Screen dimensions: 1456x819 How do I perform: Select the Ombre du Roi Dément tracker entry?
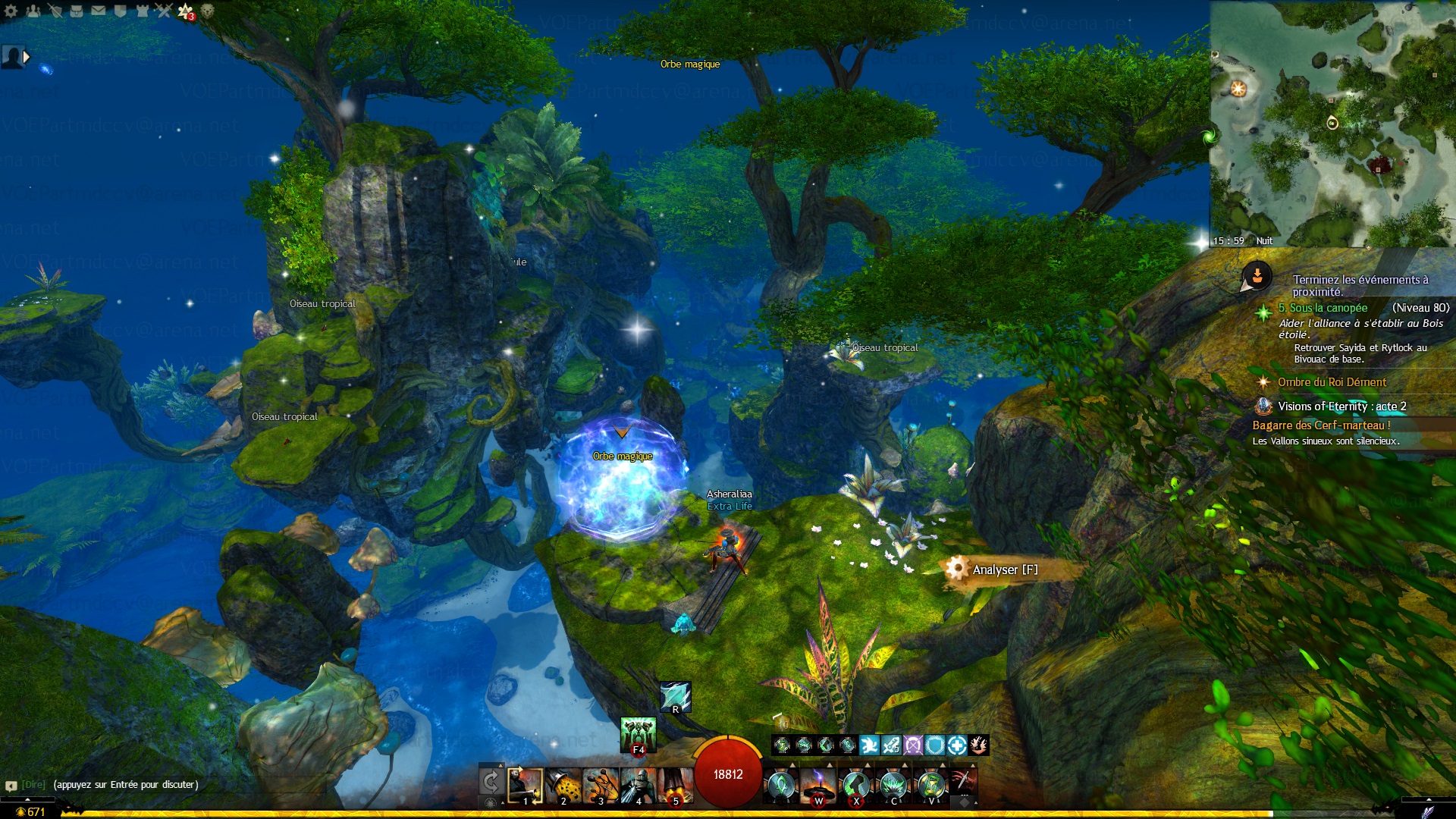point(1332,382)
